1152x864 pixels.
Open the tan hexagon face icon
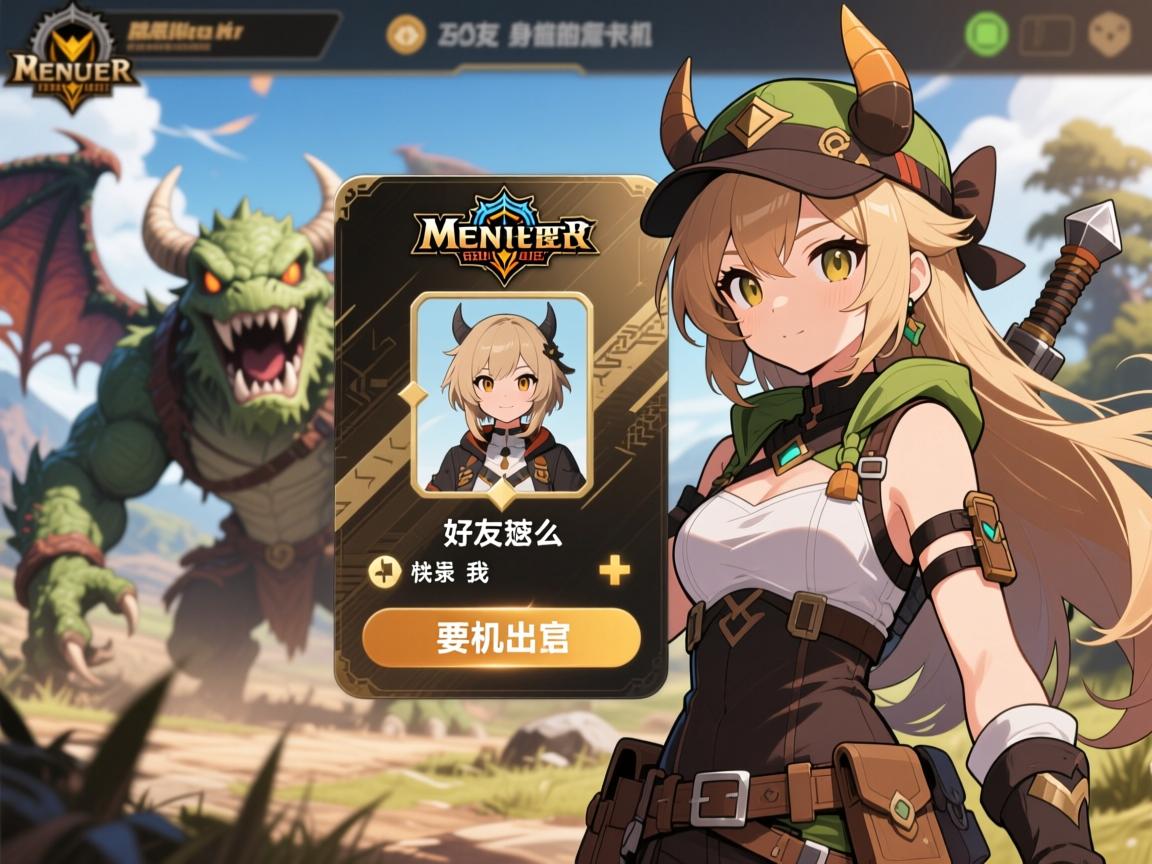(1109, 35)
